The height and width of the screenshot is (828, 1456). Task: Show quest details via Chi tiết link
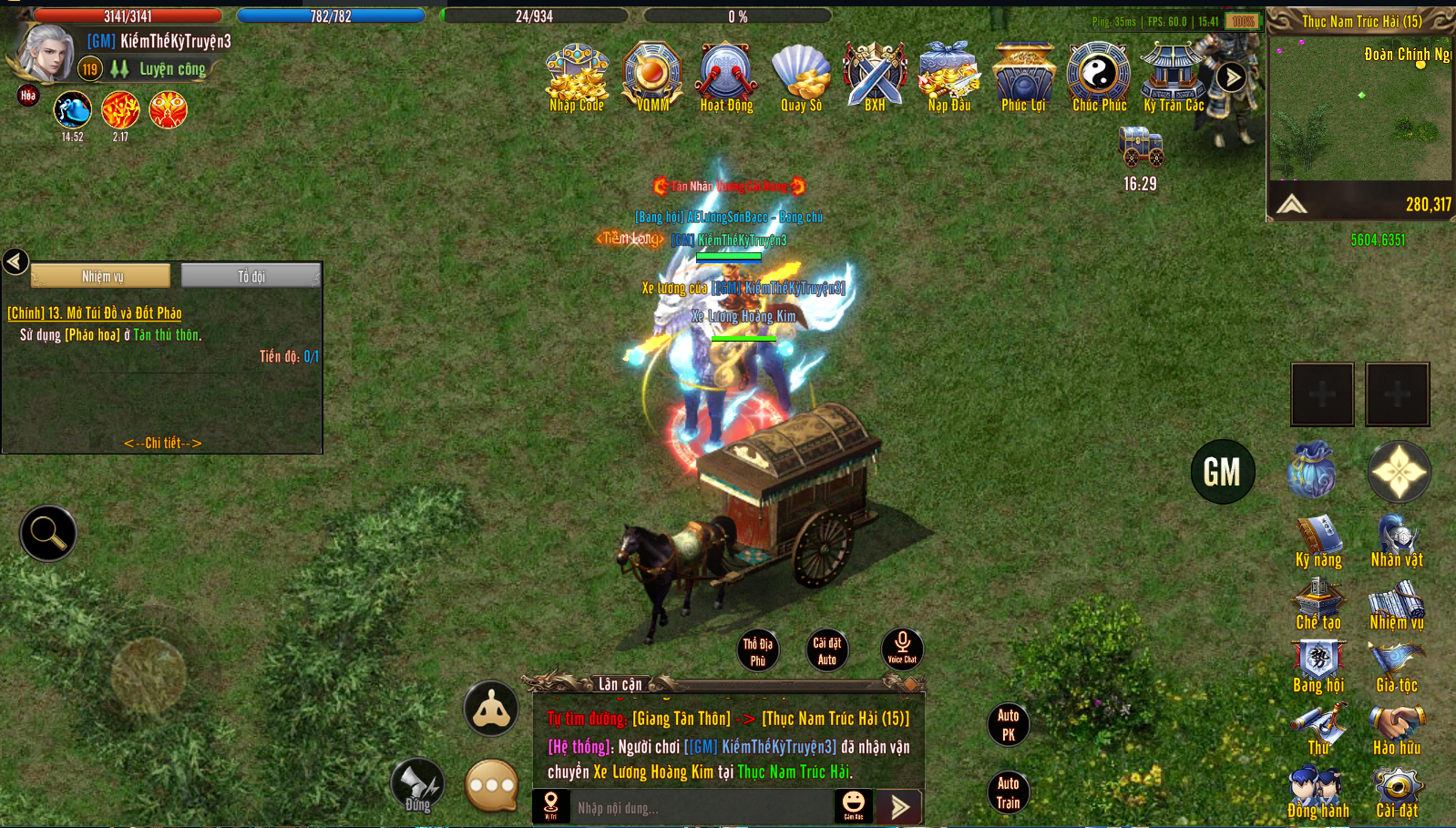pyautogui.click(x=162, y=443)
